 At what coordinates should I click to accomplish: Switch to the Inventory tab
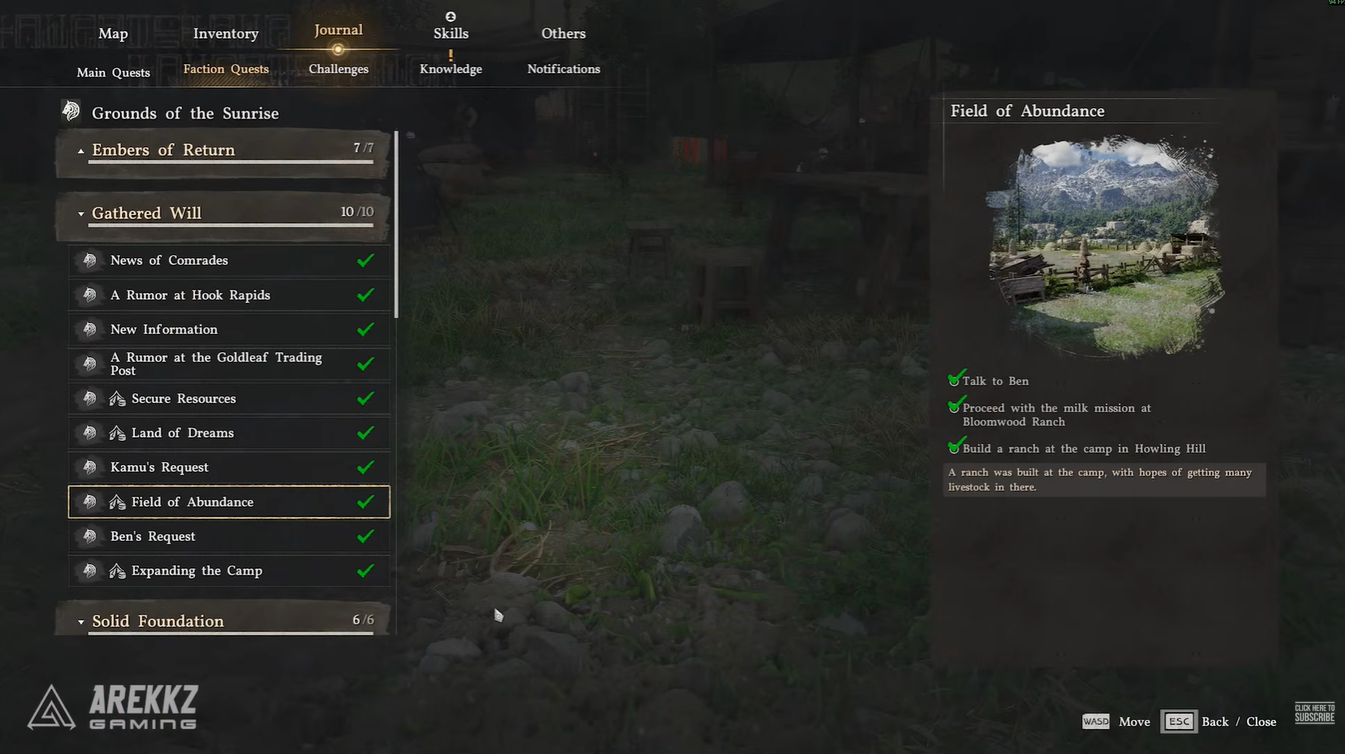226,34
